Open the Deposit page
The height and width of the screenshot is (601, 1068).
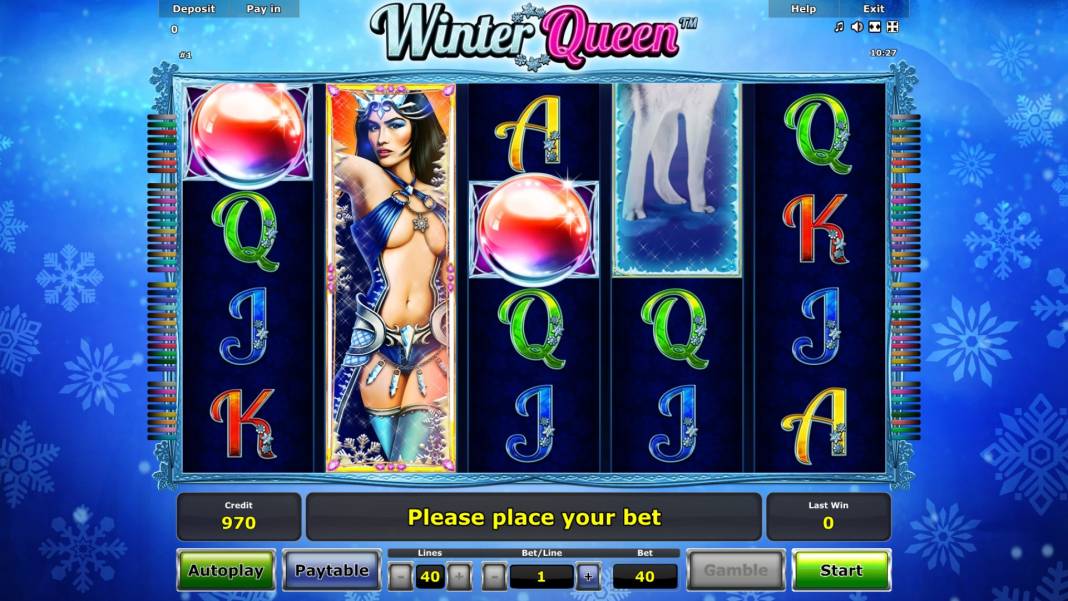[x=193, y=9]
